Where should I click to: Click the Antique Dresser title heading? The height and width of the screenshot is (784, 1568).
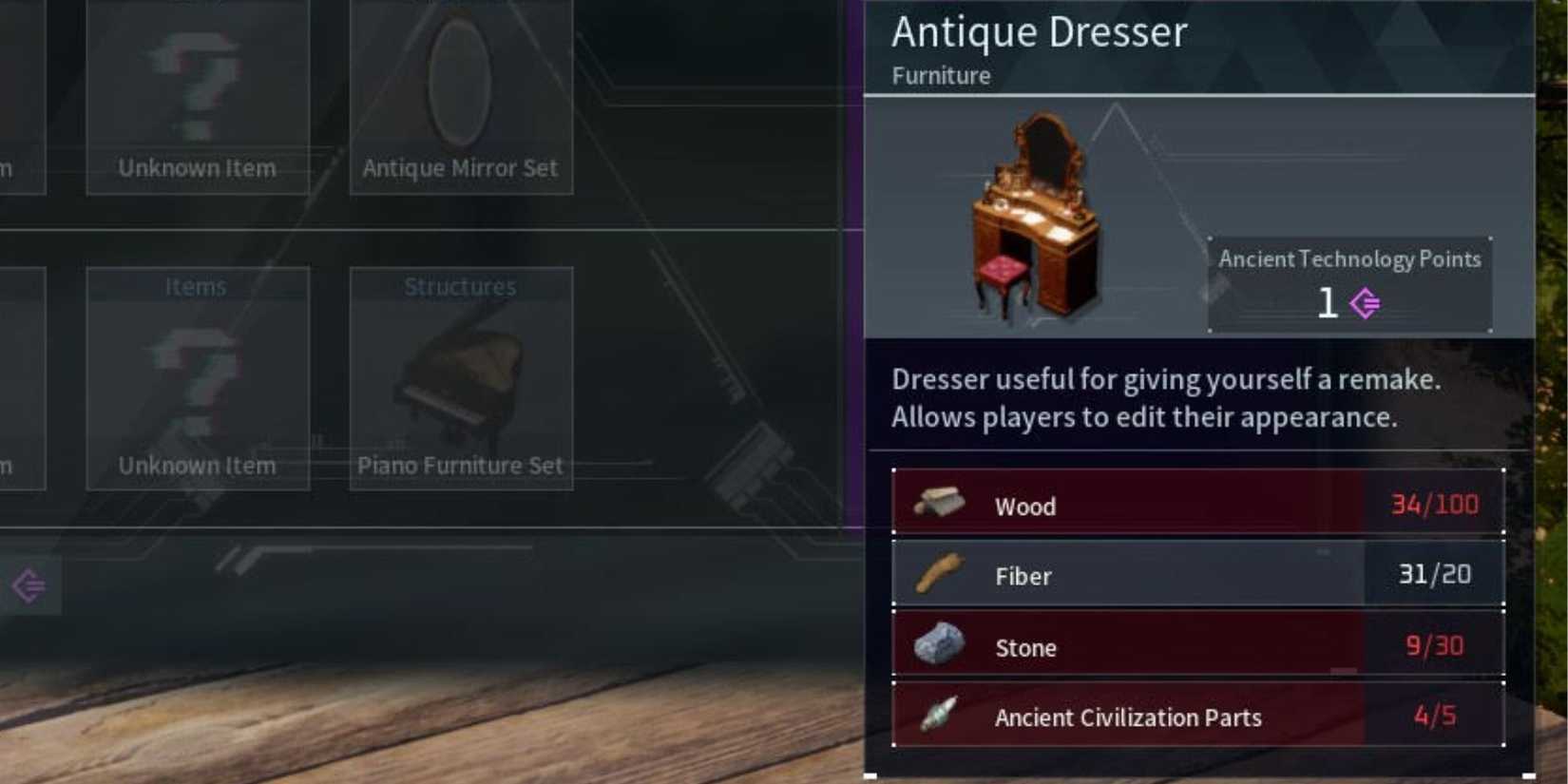coord(1039,32)
